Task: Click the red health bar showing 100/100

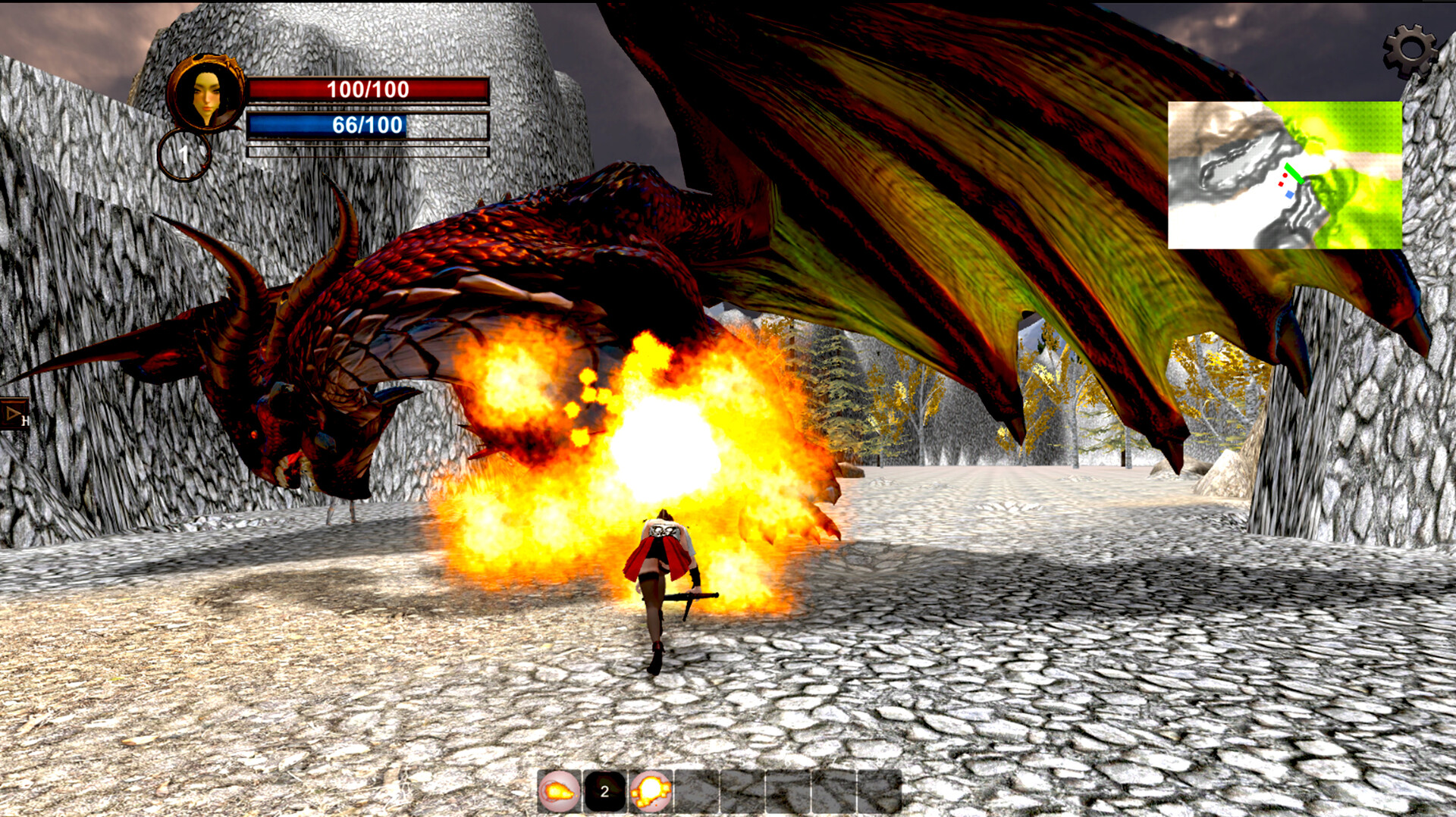Action: (367, 89)
